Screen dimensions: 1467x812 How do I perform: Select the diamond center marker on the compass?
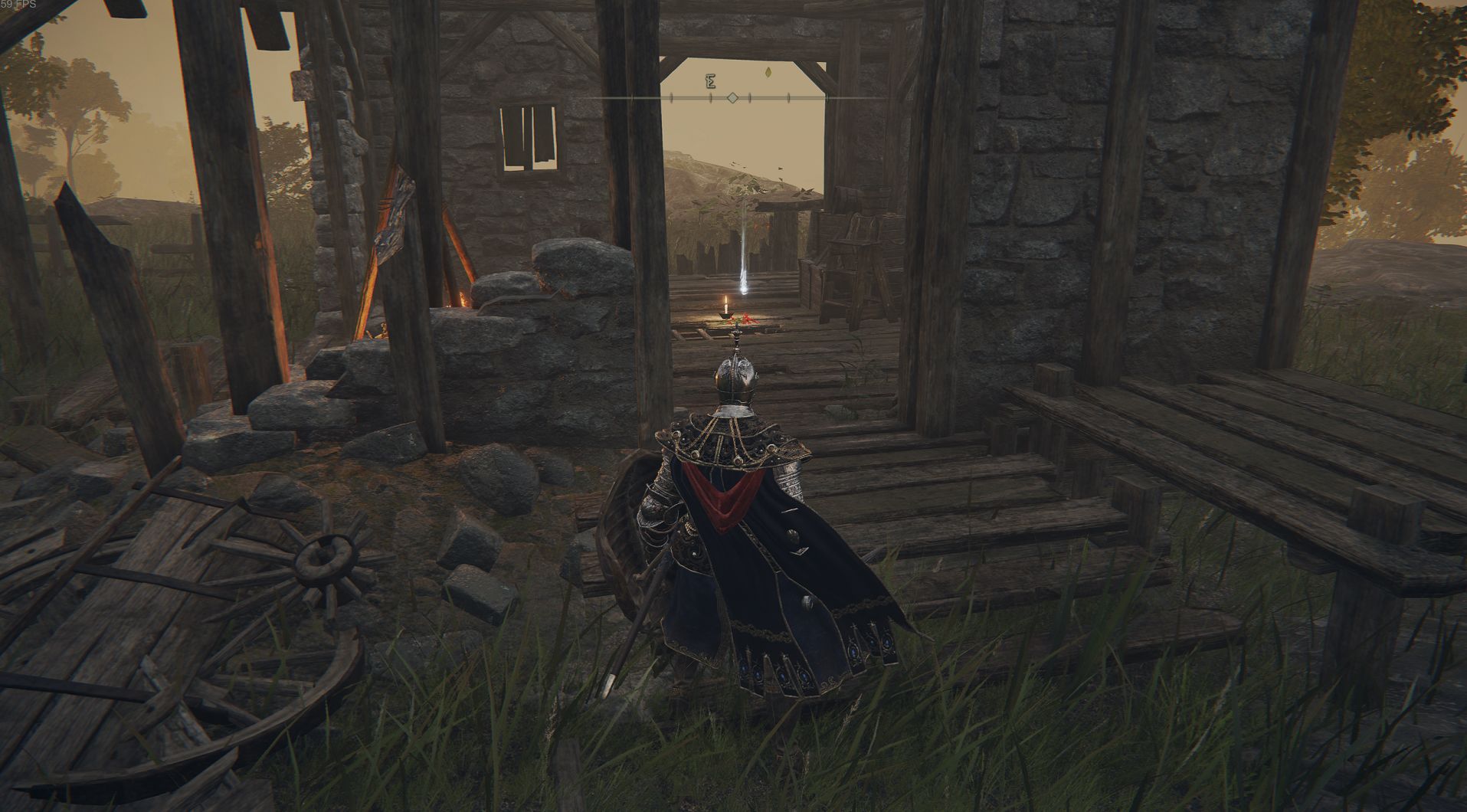732,98
